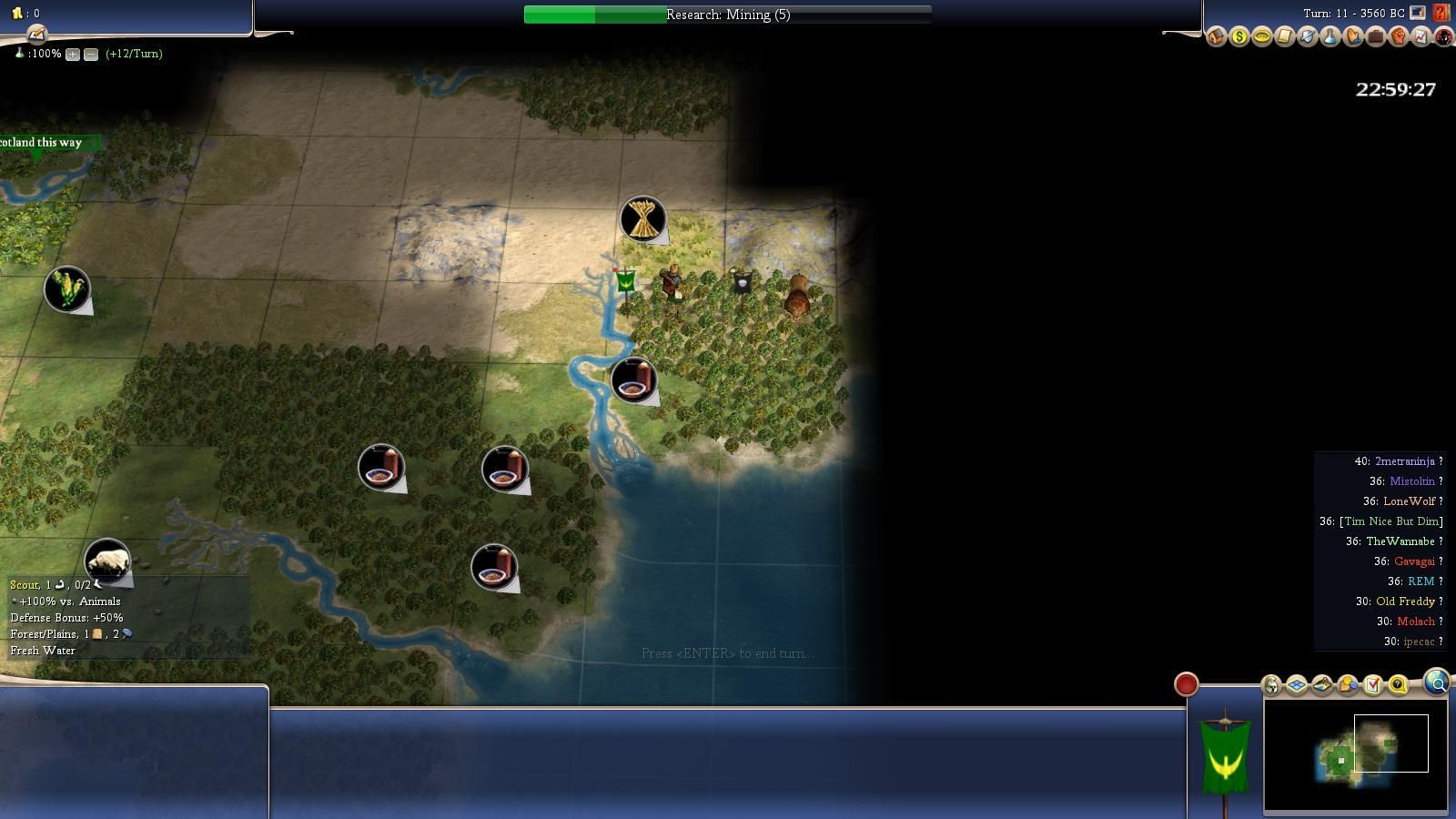
Task: Select 2metraninja in the scoreboard
Action: [1404, 461]
